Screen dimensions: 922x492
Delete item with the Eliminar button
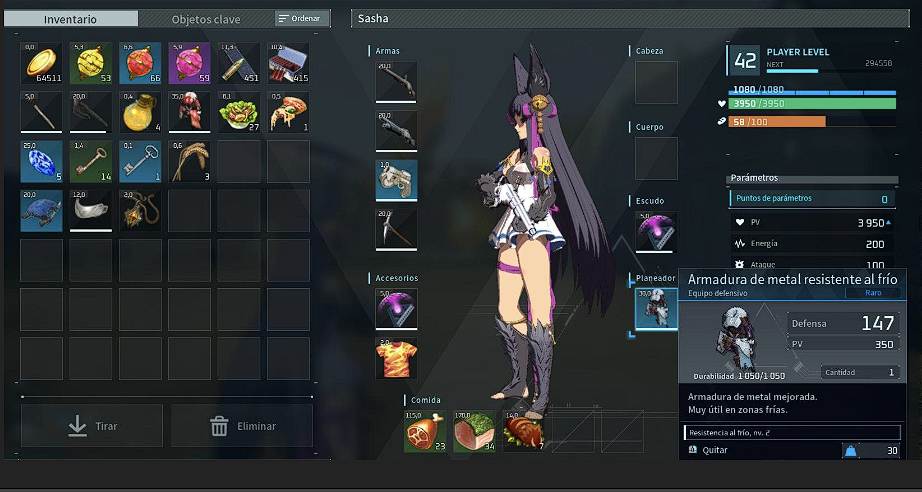coord(242,426)
